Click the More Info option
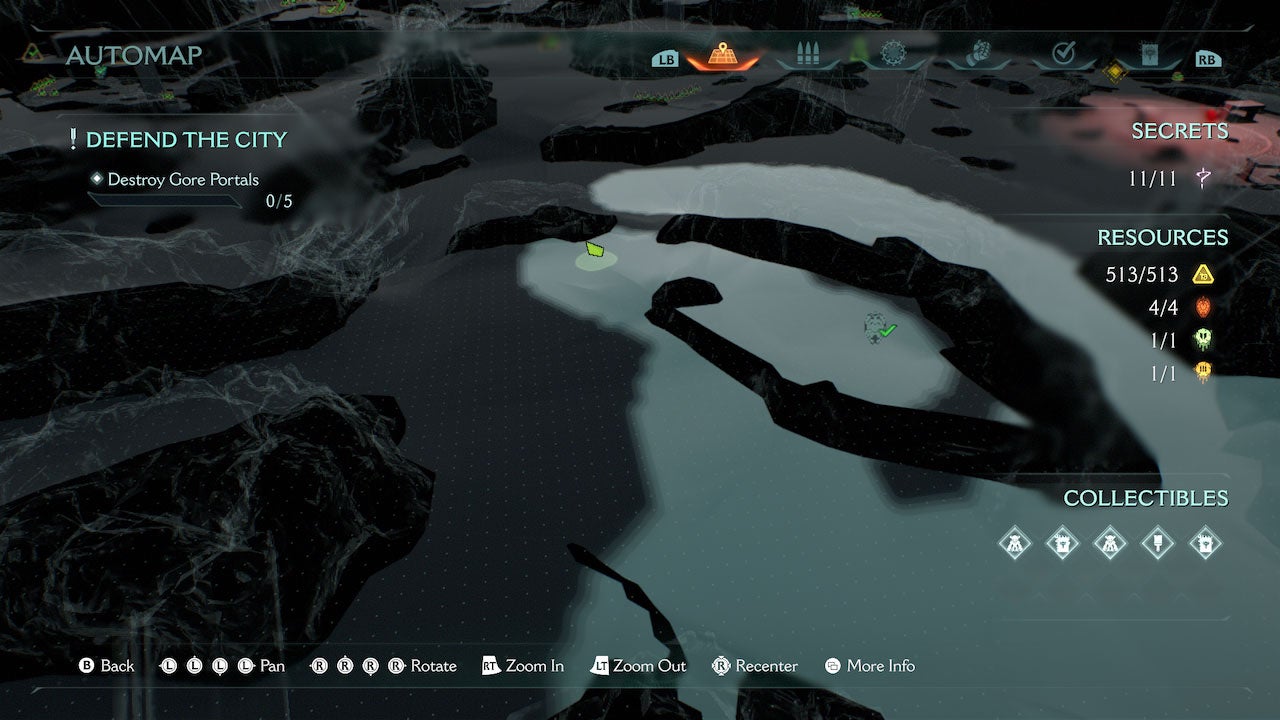This screenshot has width=1280, height=720. coord(869,665)
